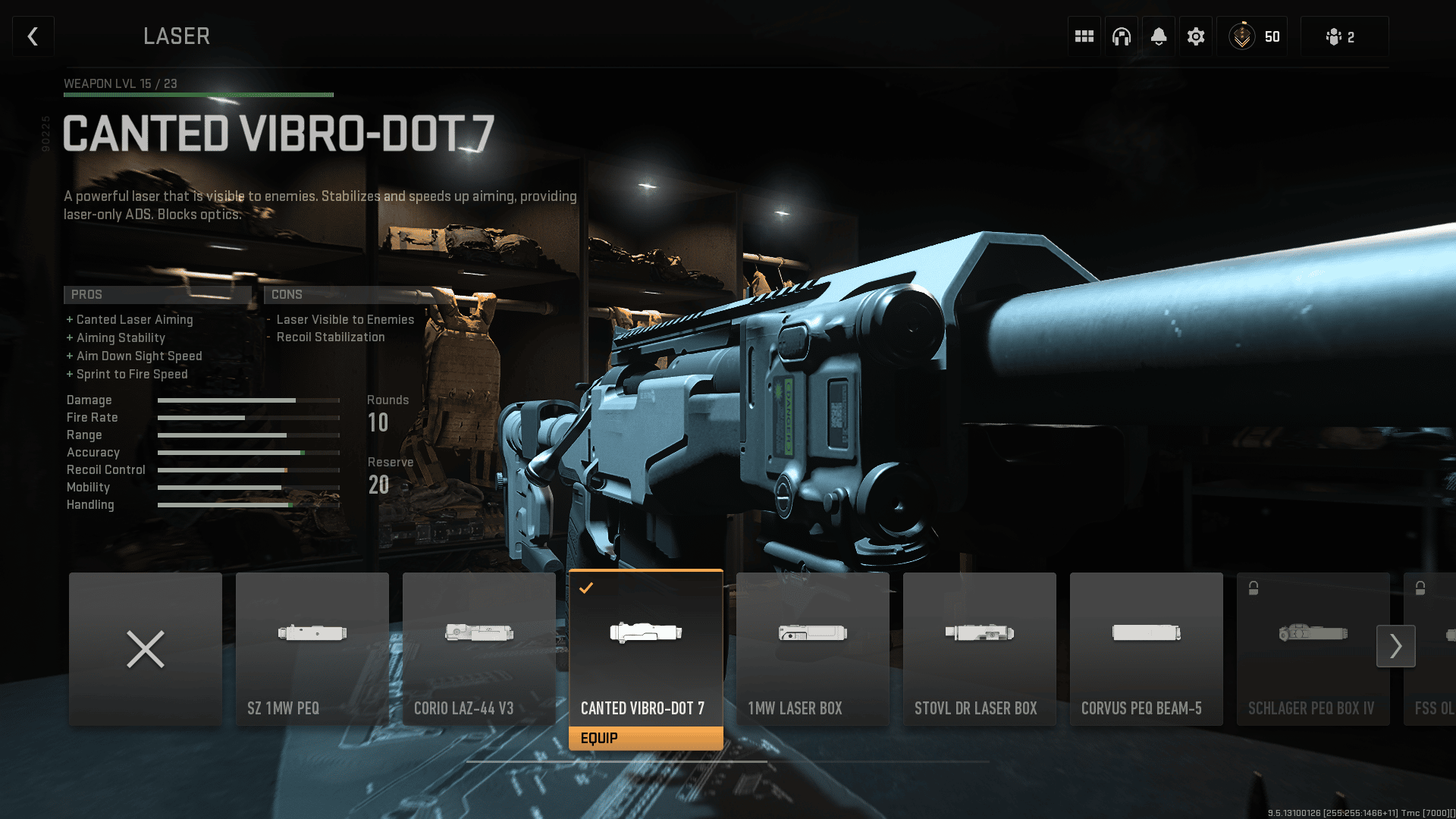Click the Weapon LVL 15/23 progress bar
Viewport: 1456px width, 819px height.
click(x=199, y=89)
